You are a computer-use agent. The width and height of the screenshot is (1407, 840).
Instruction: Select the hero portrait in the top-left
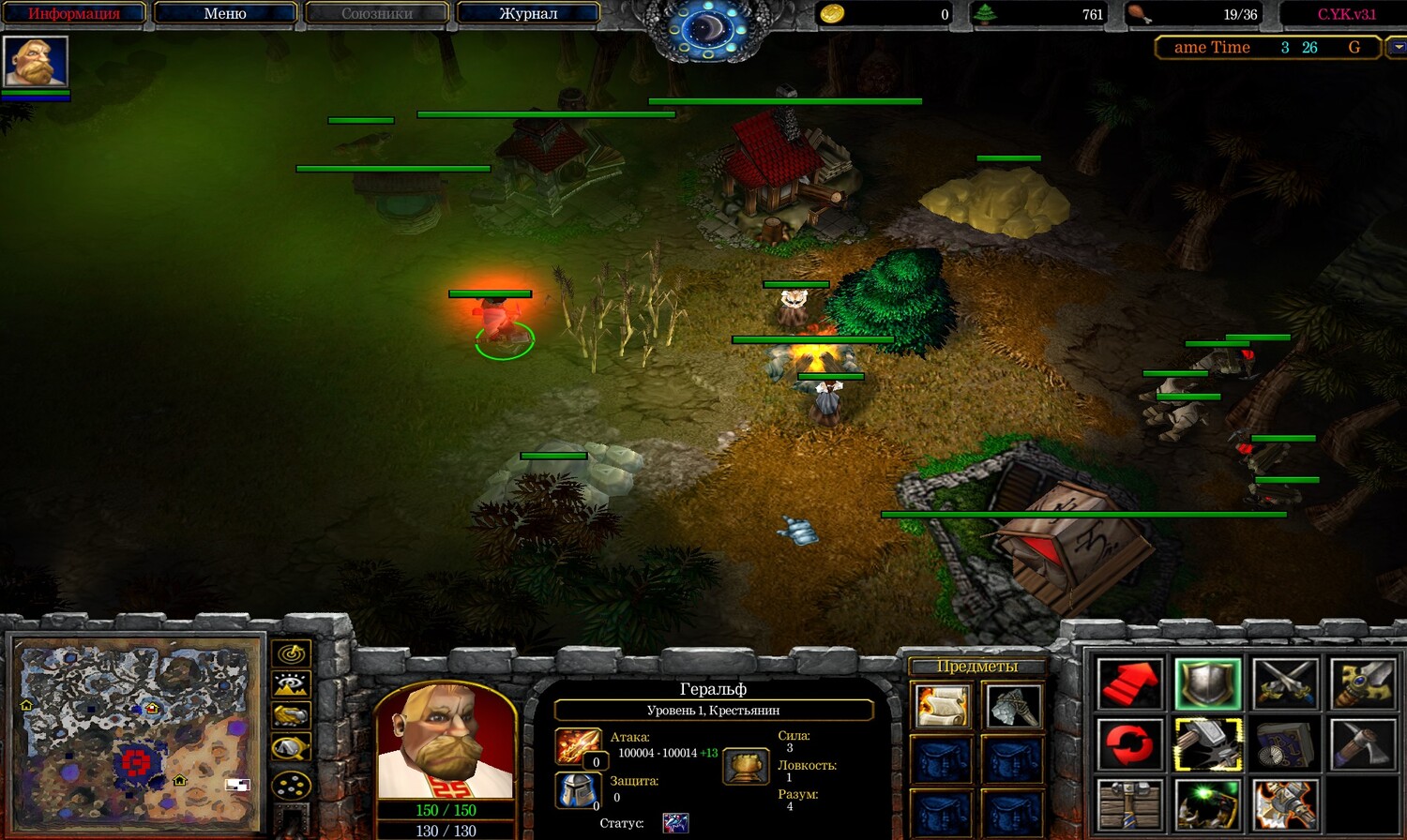[x=36, y=62]
